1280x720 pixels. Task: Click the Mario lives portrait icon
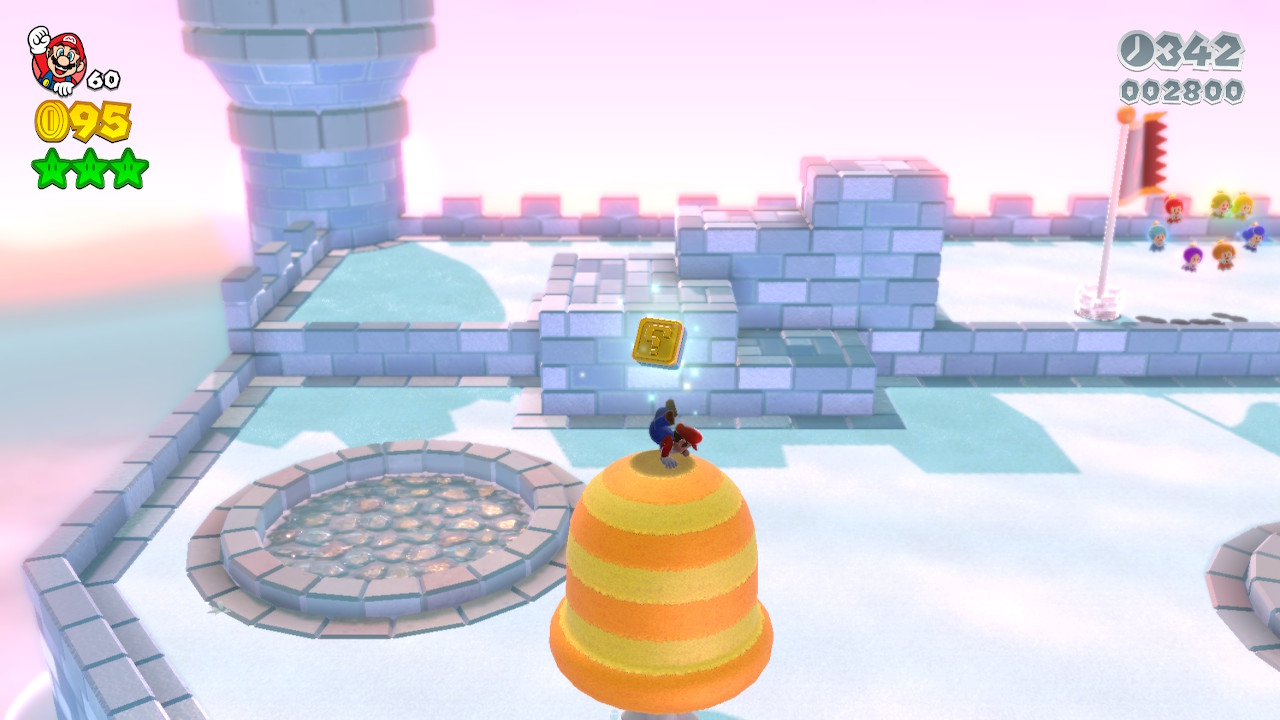point(58,60)
